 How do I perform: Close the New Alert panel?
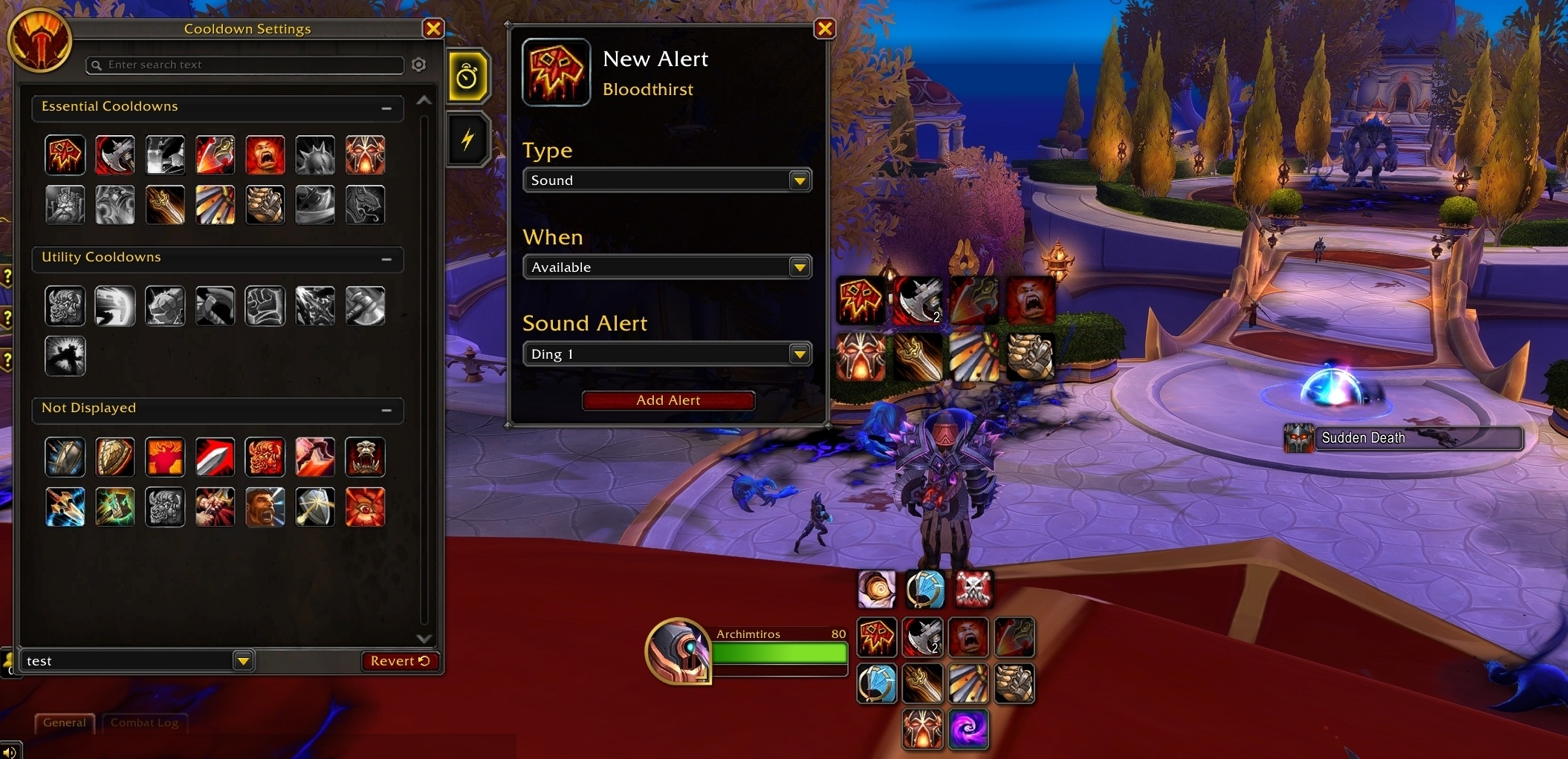[824, 29]
